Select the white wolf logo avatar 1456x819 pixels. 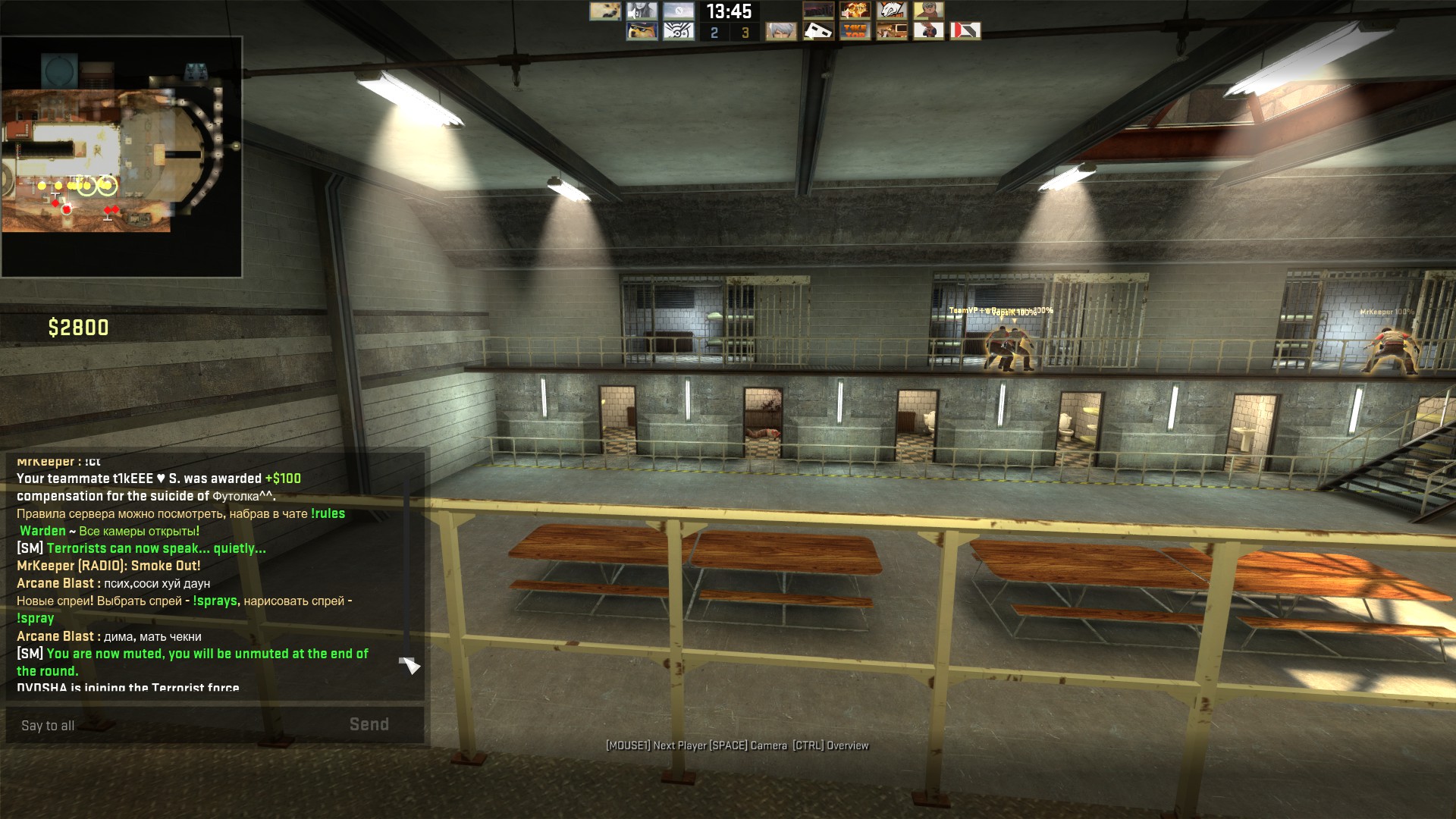[x=892, y=11]
